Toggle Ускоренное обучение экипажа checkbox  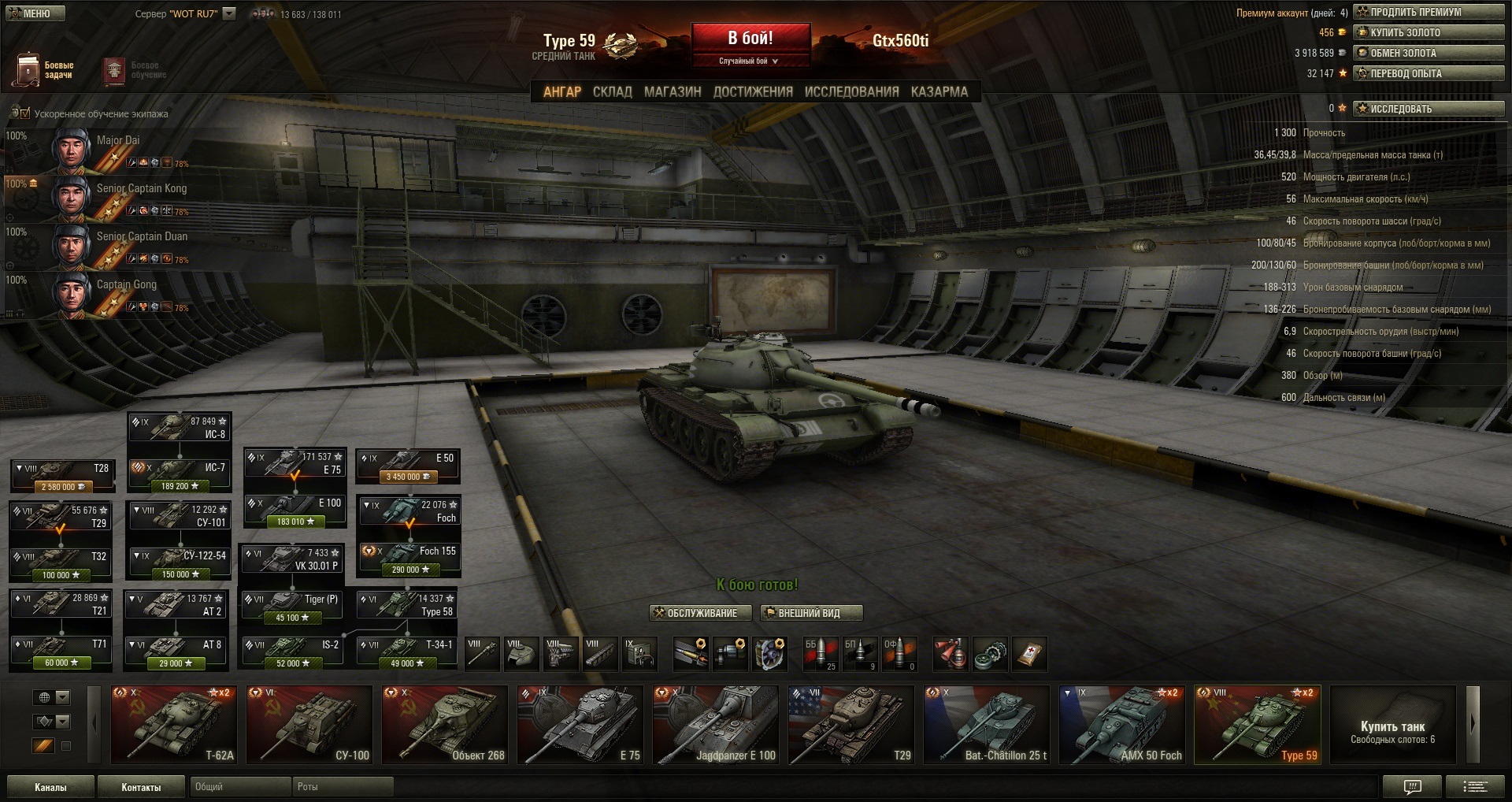(x=25, y=113)
